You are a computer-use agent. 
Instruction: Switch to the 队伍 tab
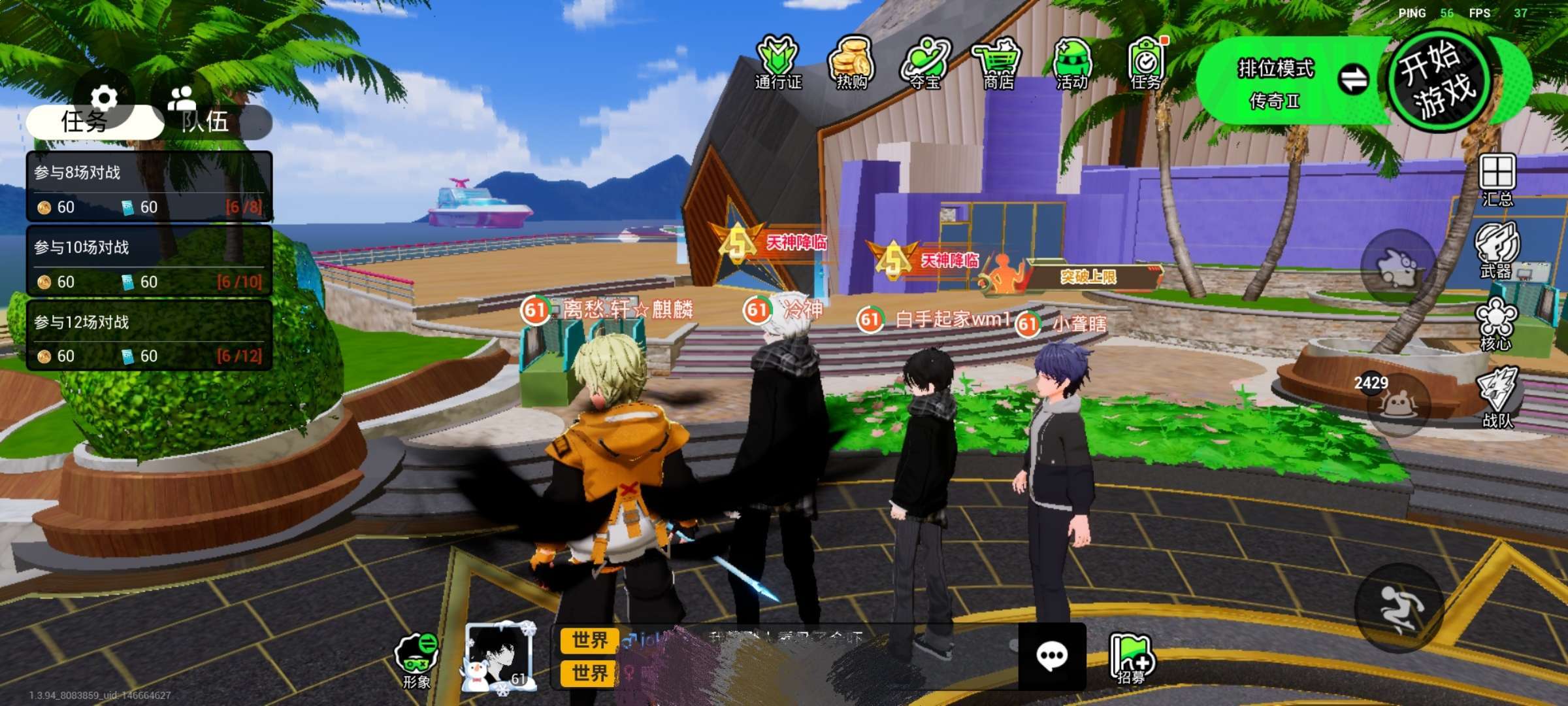pos(206,122)
